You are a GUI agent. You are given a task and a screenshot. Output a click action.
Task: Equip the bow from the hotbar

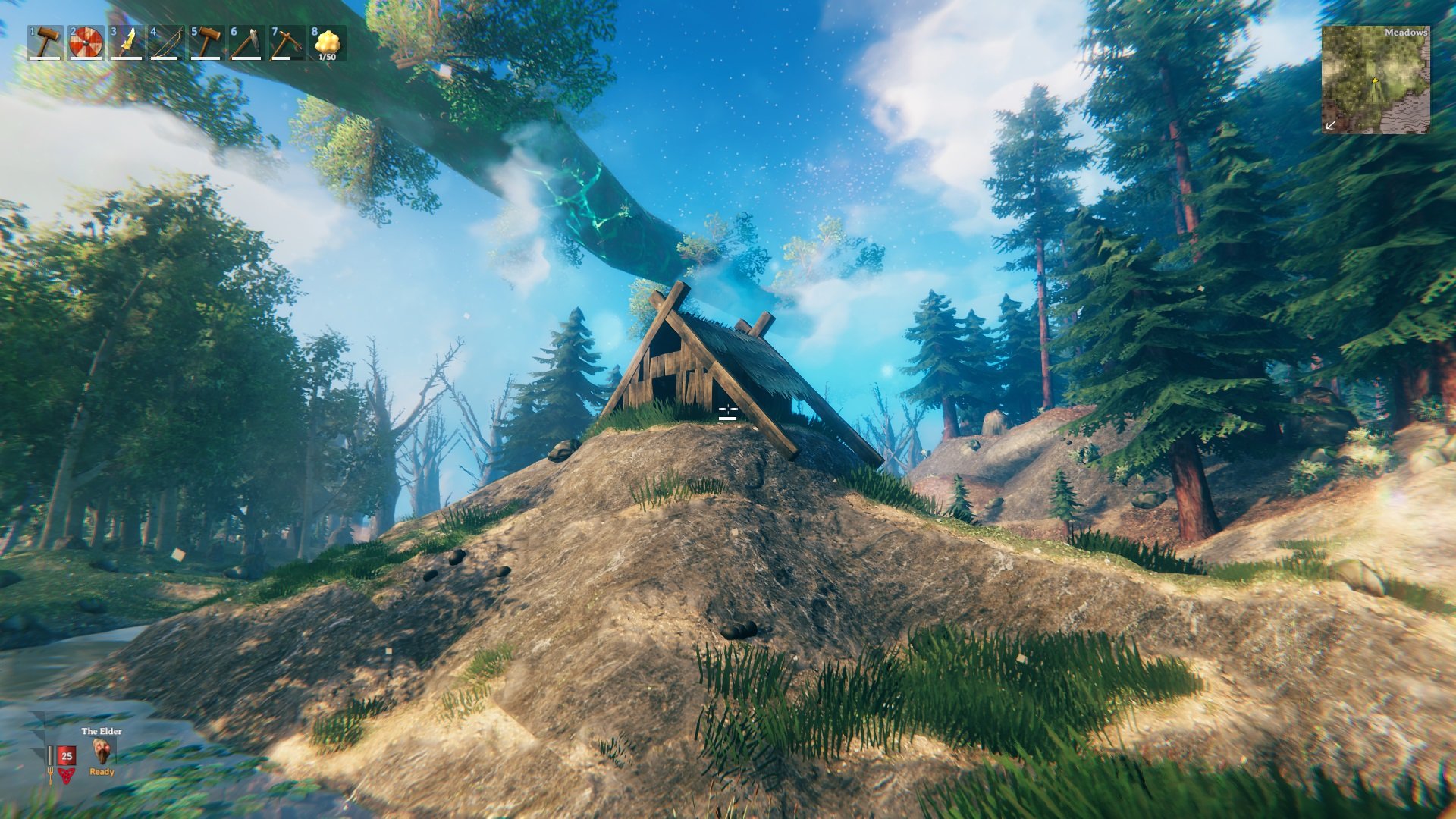(x=166, y=43)
